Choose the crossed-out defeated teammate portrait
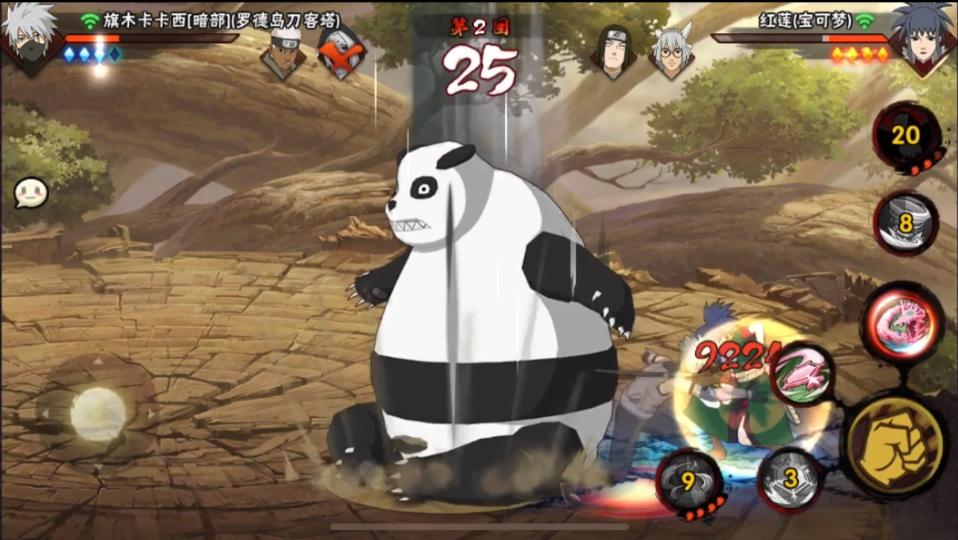Screen dimensions: 958x540 coord(341,53)
